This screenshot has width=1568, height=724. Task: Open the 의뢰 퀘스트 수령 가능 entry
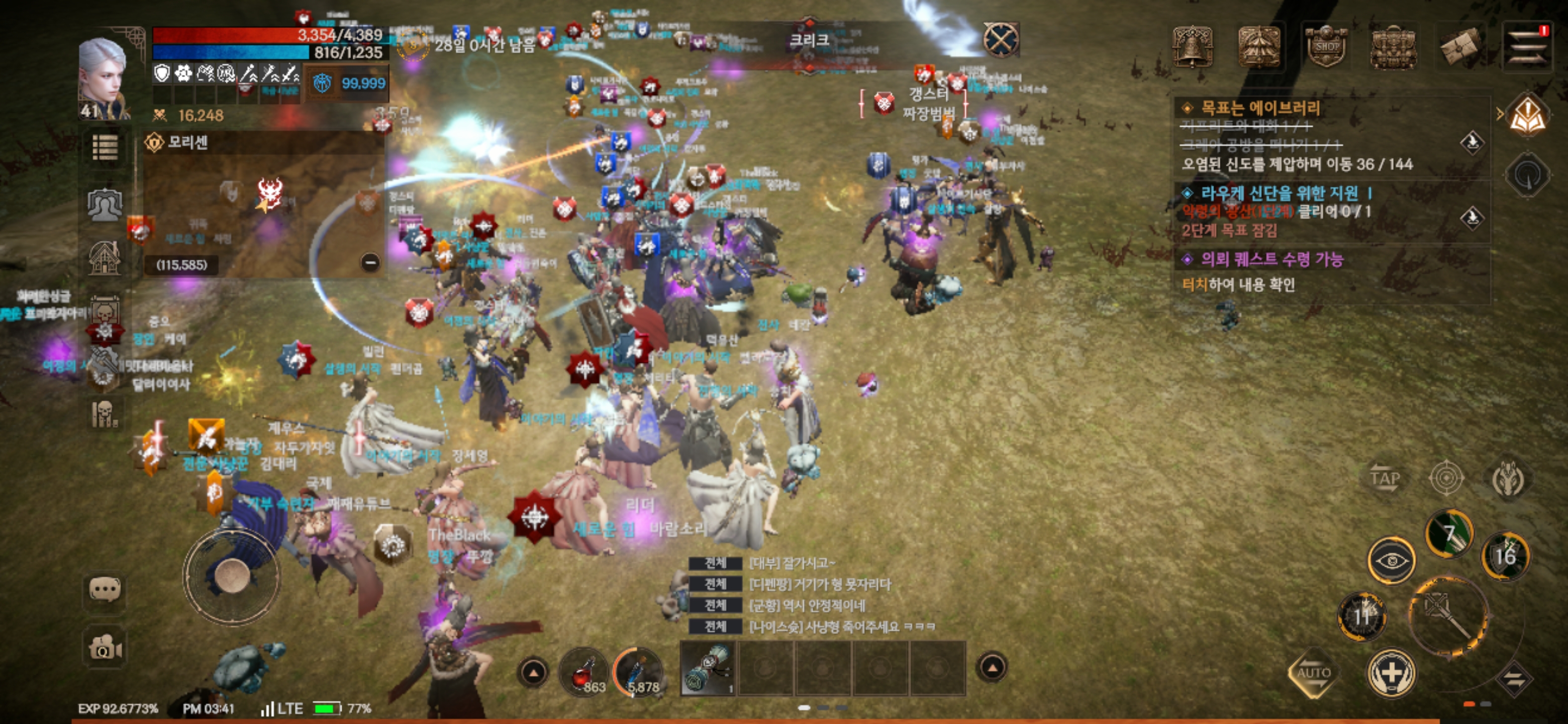(x=1272, y=260)
